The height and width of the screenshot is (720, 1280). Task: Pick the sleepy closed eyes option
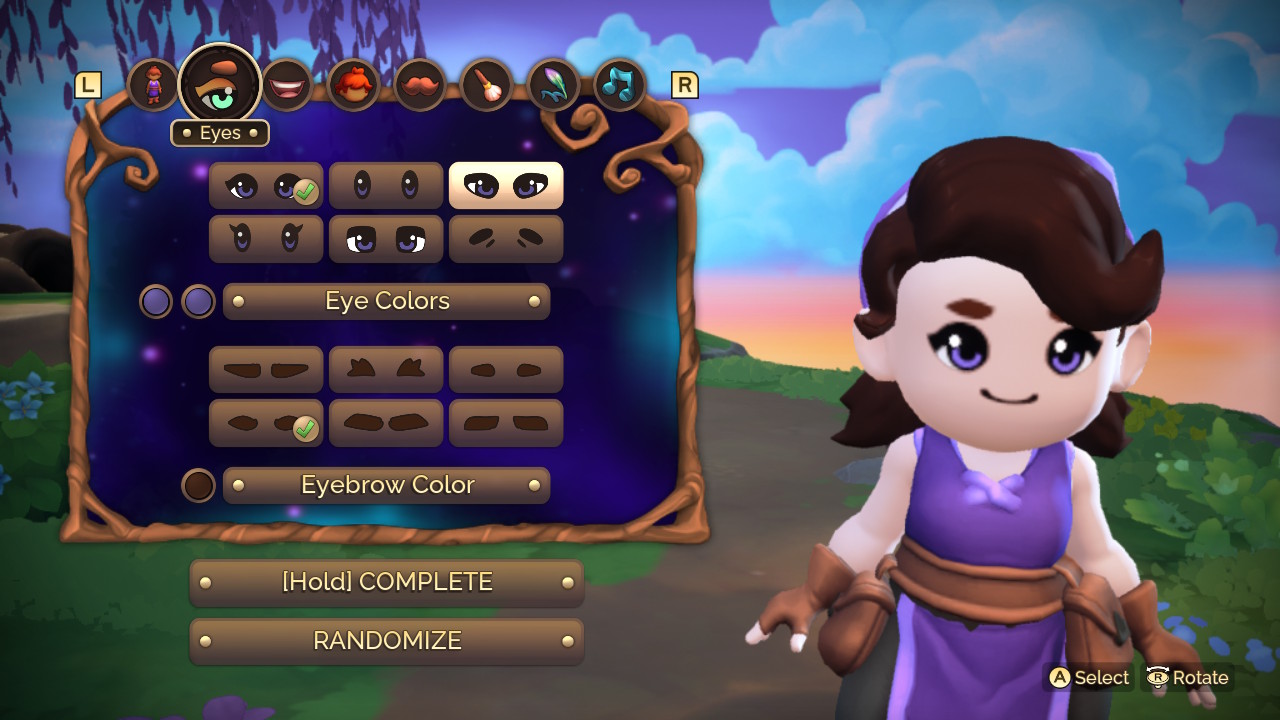(505, 238)
